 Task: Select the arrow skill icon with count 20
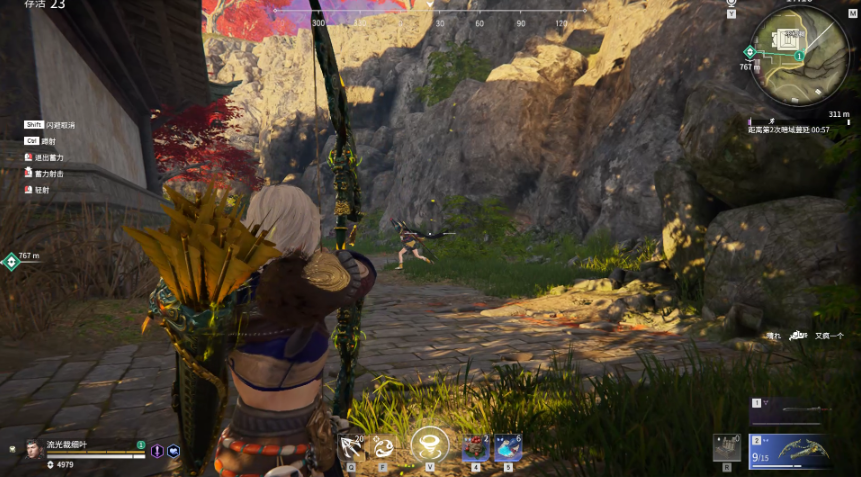click(351, 447)
